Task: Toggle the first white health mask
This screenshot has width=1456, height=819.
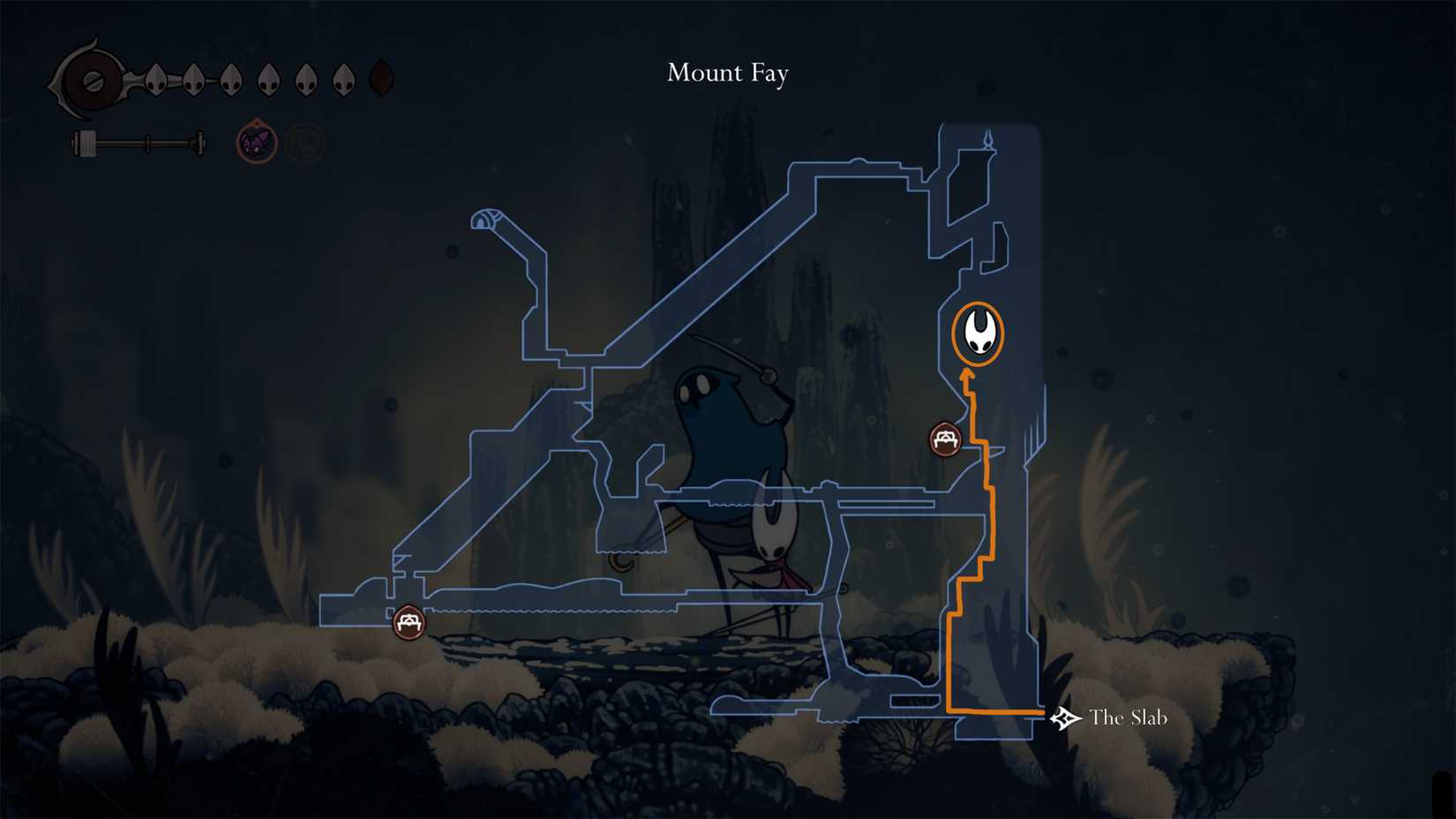Action: (x=156, y=78)
